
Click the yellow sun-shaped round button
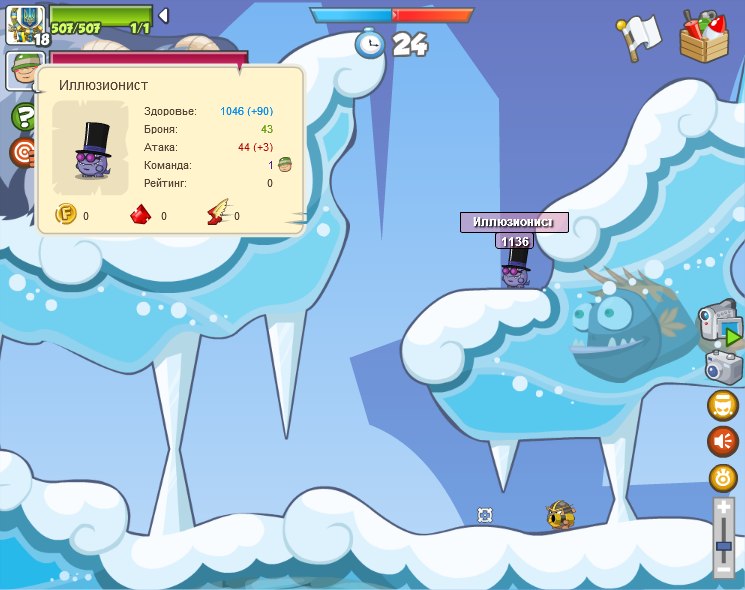tap(723, 477)
